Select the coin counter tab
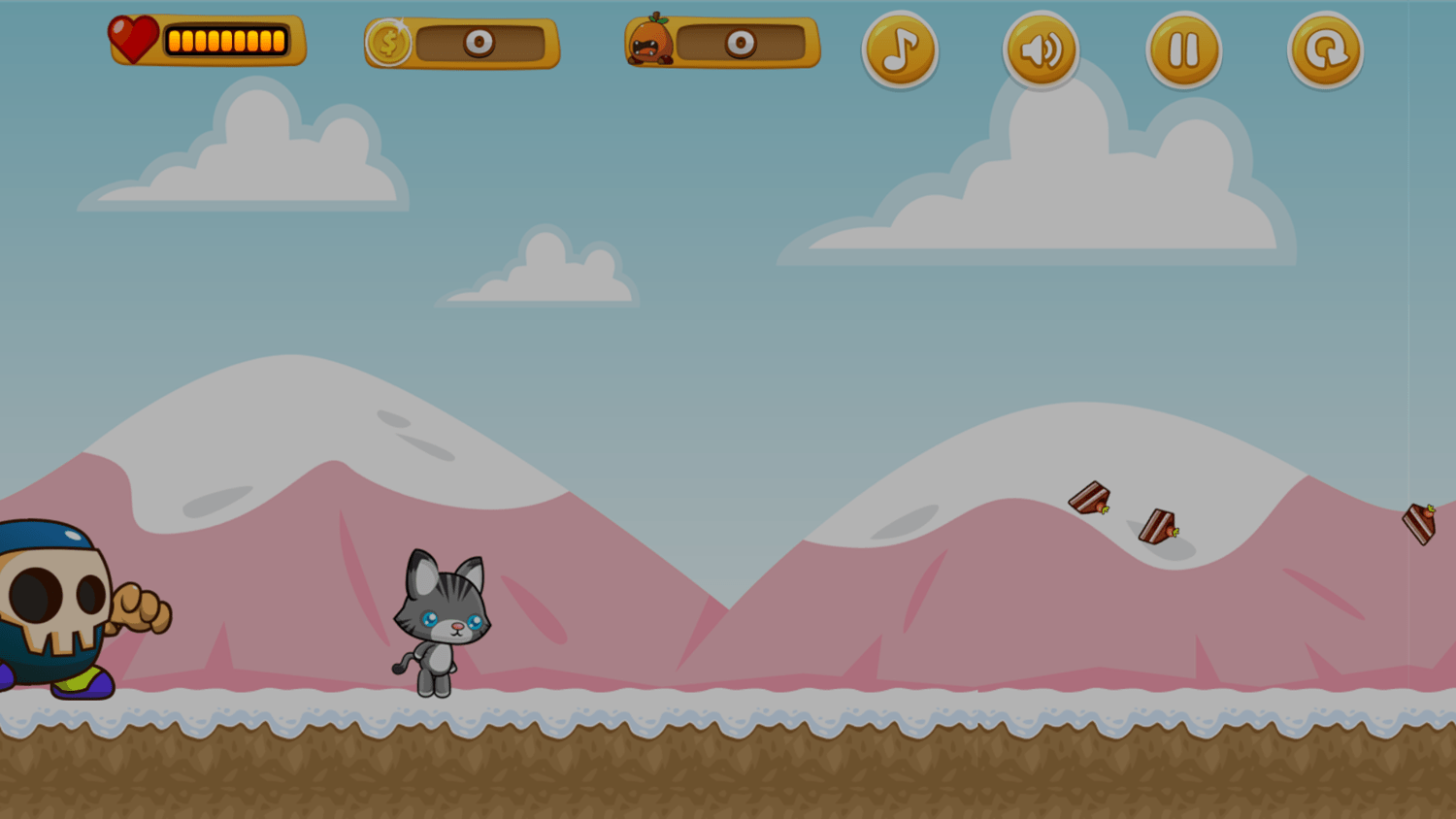The width and height of the screenshot is (1456, 819). tap(462, 43)
